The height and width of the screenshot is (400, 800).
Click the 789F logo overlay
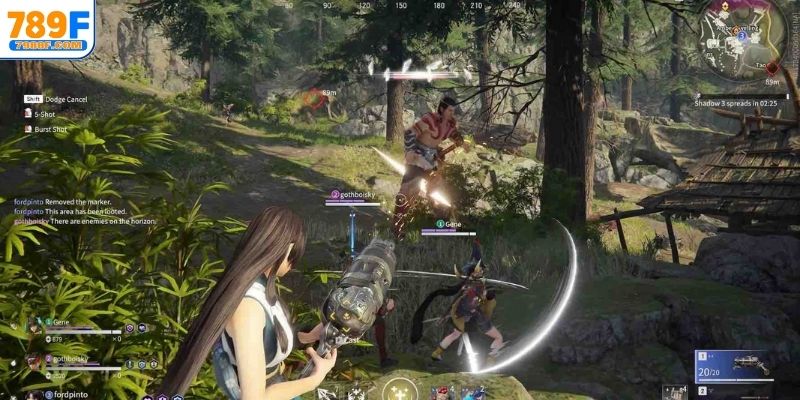[x=47, y=29]
